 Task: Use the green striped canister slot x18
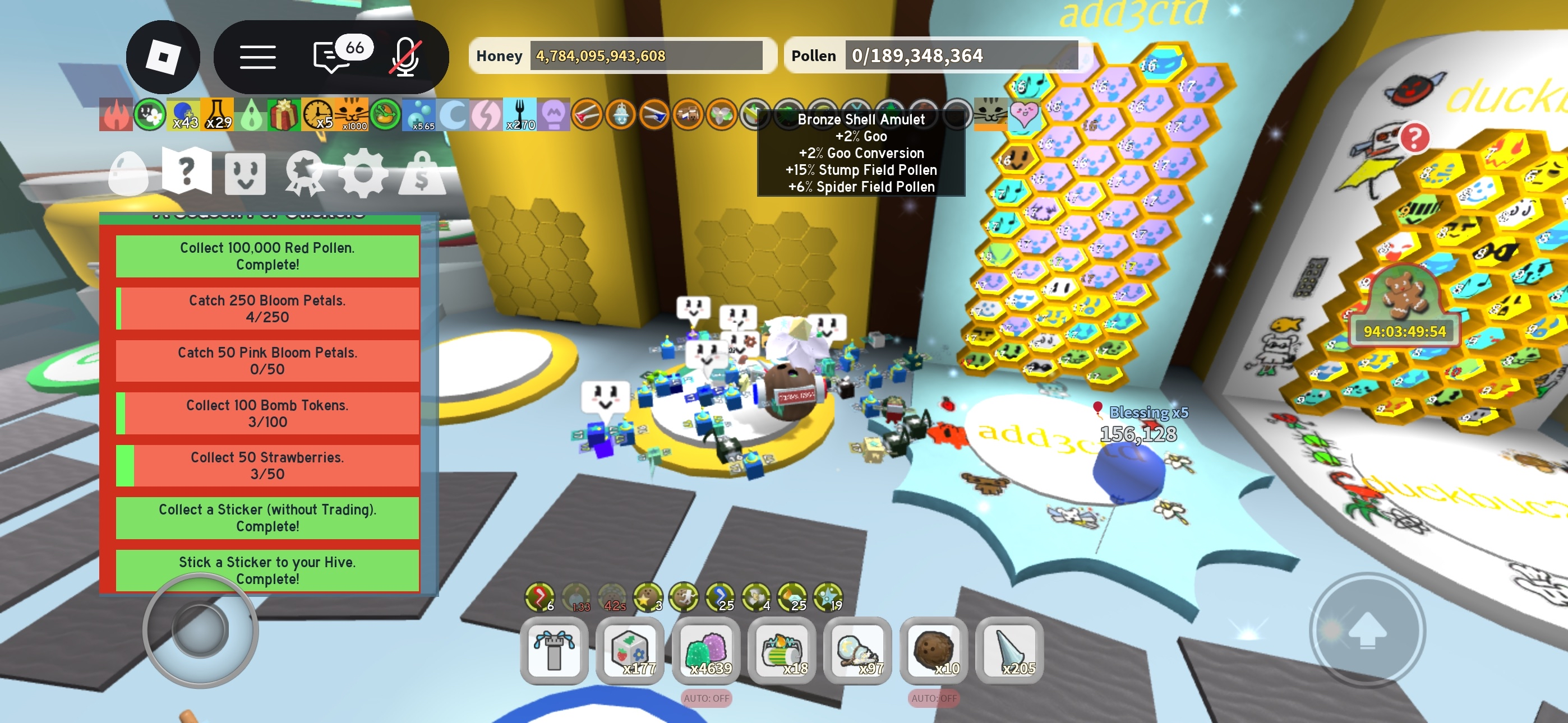coord(782,651)
